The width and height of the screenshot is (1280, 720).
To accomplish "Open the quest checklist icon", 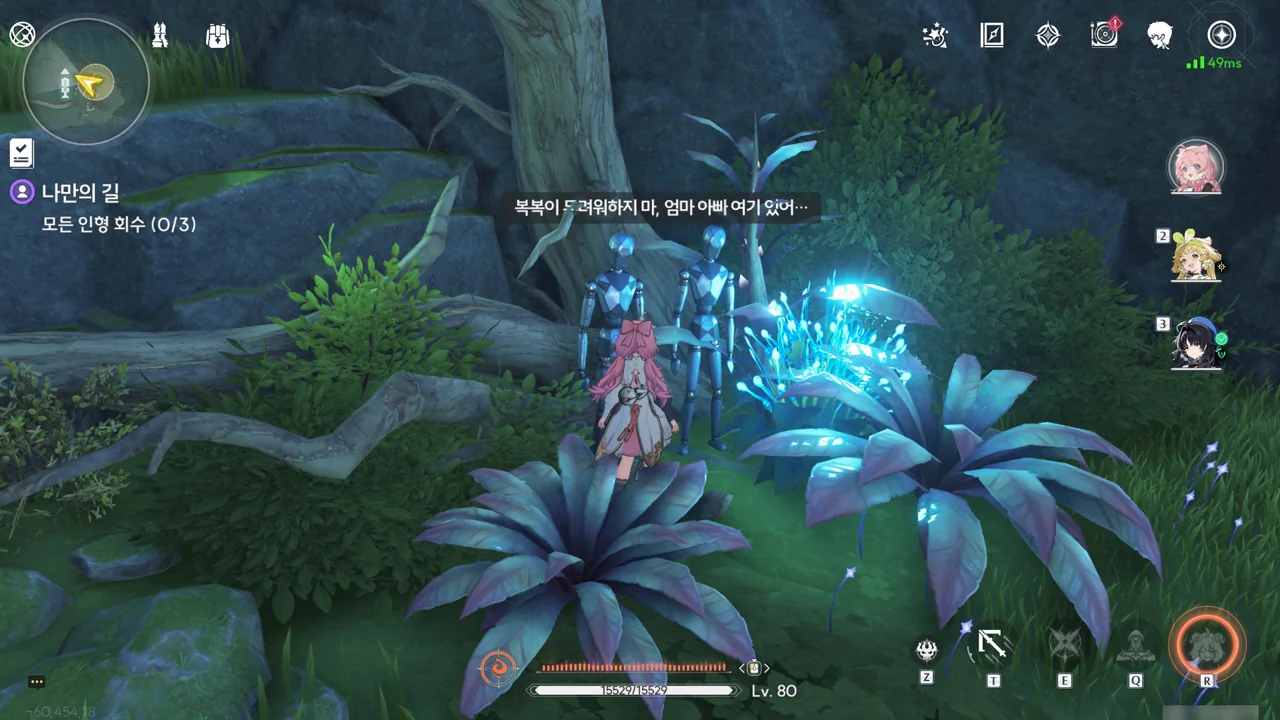I will coord(21,153).
